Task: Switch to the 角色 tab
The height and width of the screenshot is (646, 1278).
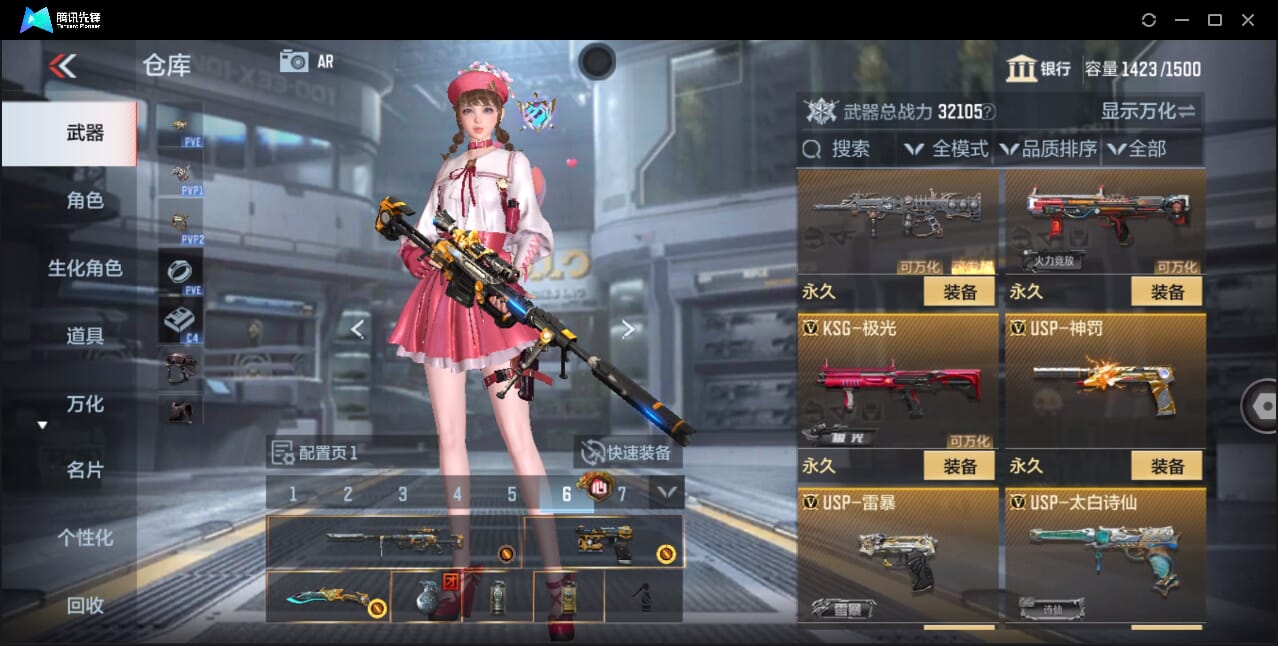Action: 85,200
